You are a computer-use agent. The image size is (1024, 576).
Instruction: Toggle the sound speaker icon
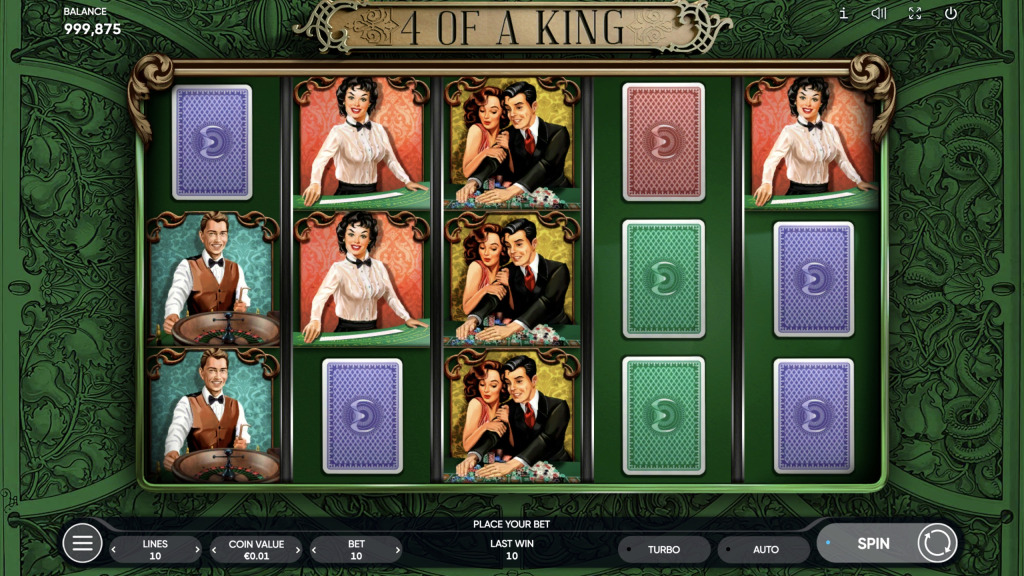pyautogui.click(x=879, y=14)
